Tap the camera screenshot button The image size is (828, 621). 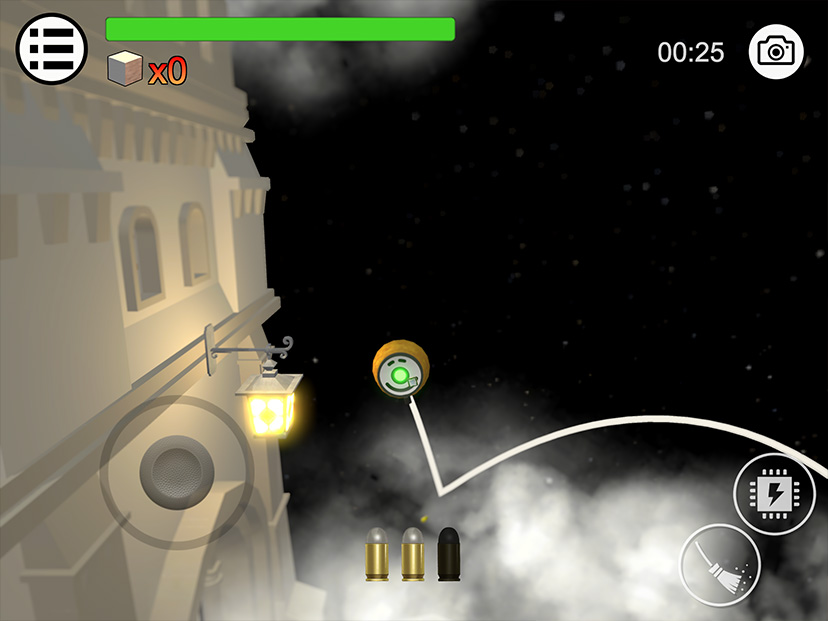click(x=776, y=50)
